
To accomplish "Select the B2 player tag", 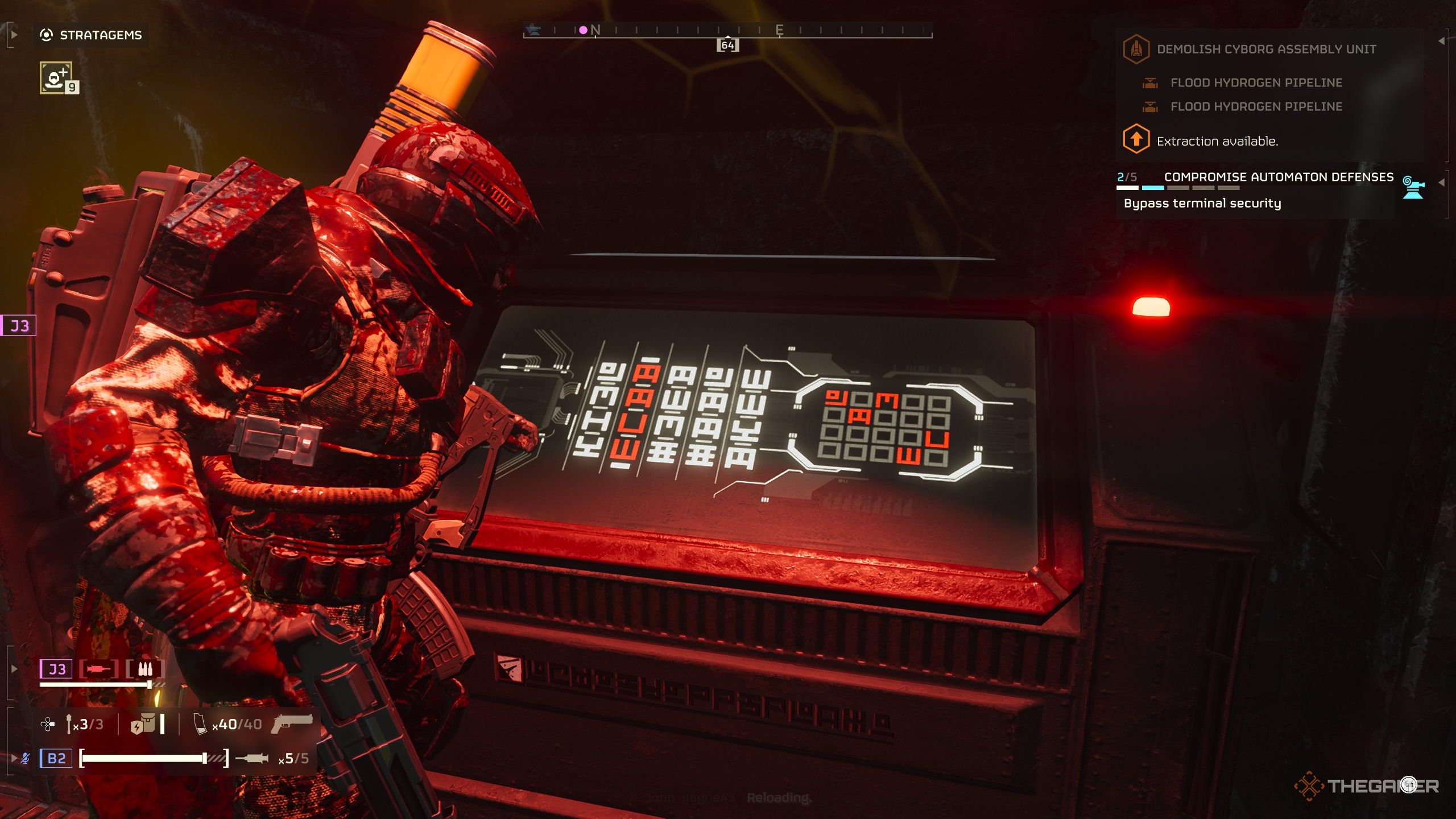I will (56, 758).
